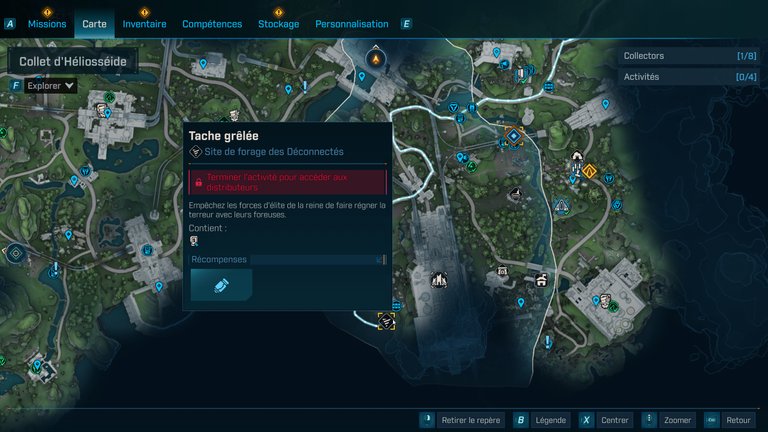Viewport: 768px width, 432px height.
Task: Click the locked distributeurs warning banner
Action: [x=287, y=182]
